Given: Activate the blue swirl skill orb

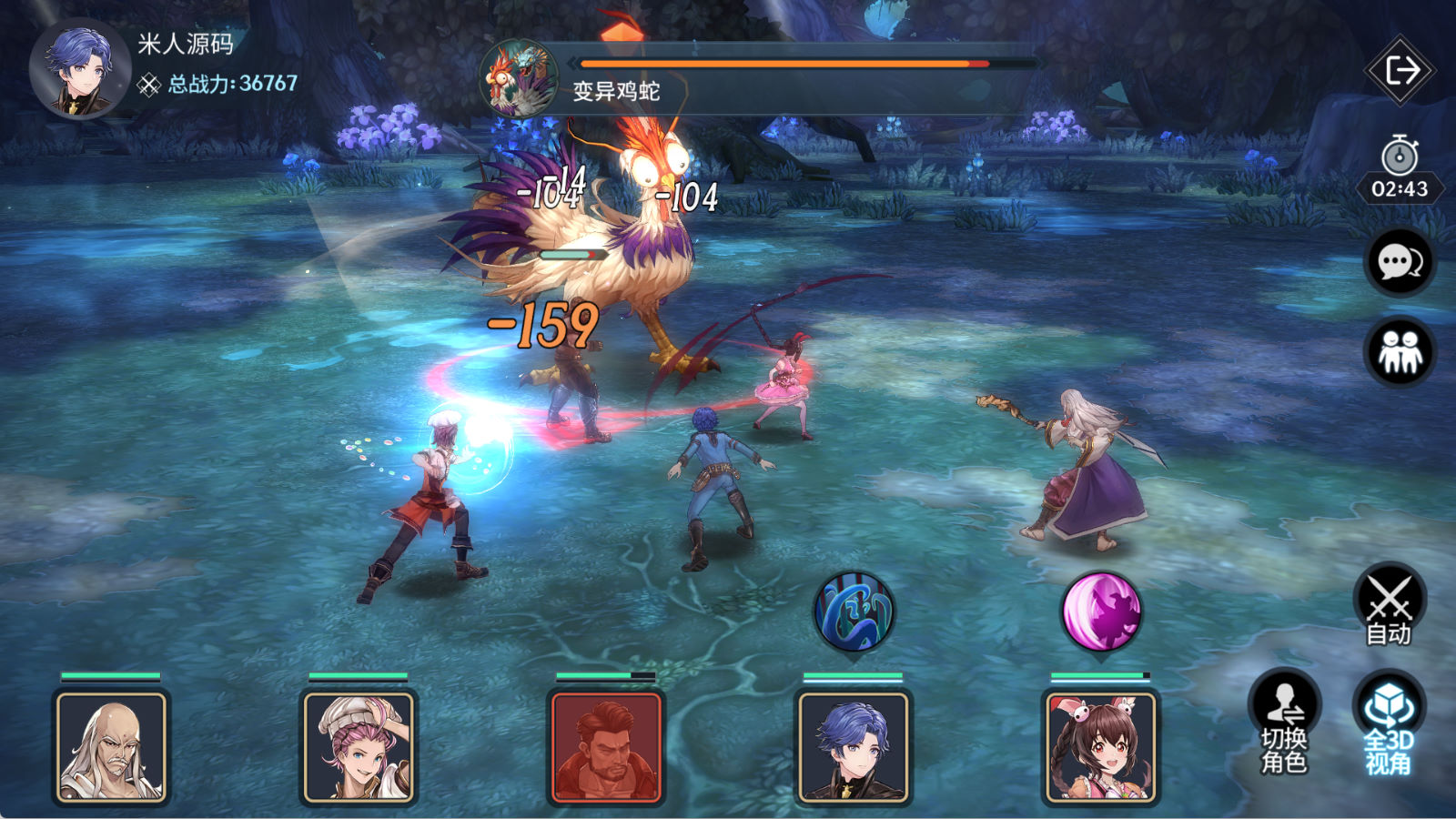Looking at the screenshot, I should 854,612.
